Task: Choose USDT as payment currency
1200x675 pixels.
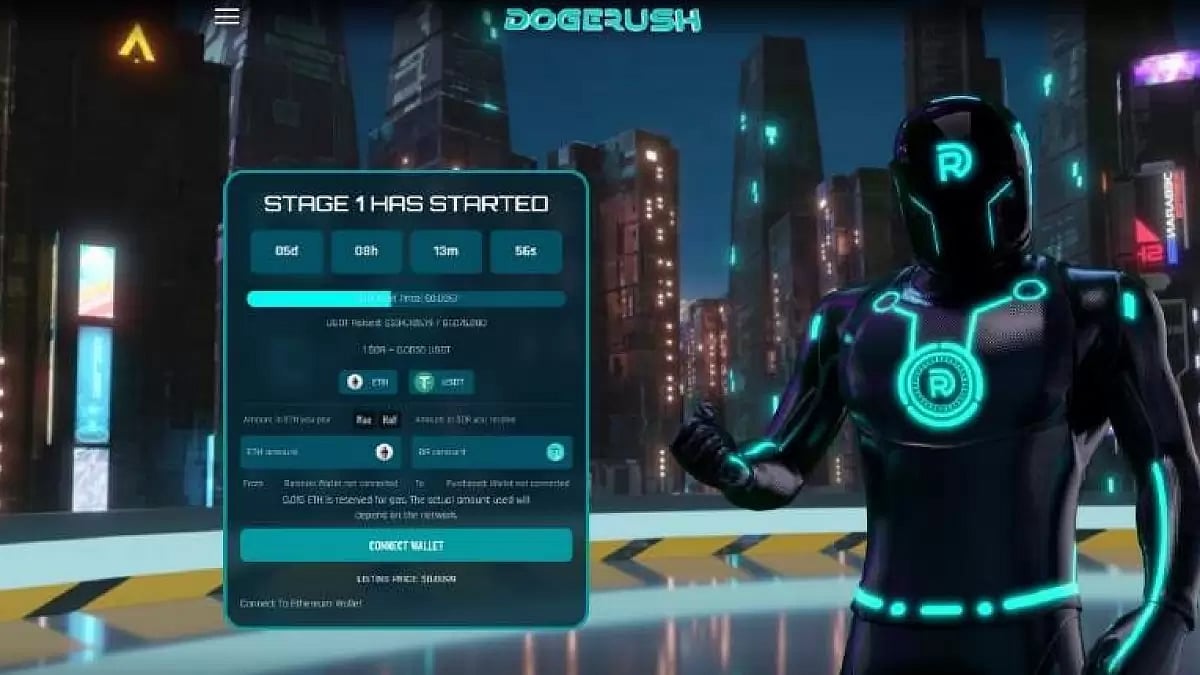Action: click(441, 382)
